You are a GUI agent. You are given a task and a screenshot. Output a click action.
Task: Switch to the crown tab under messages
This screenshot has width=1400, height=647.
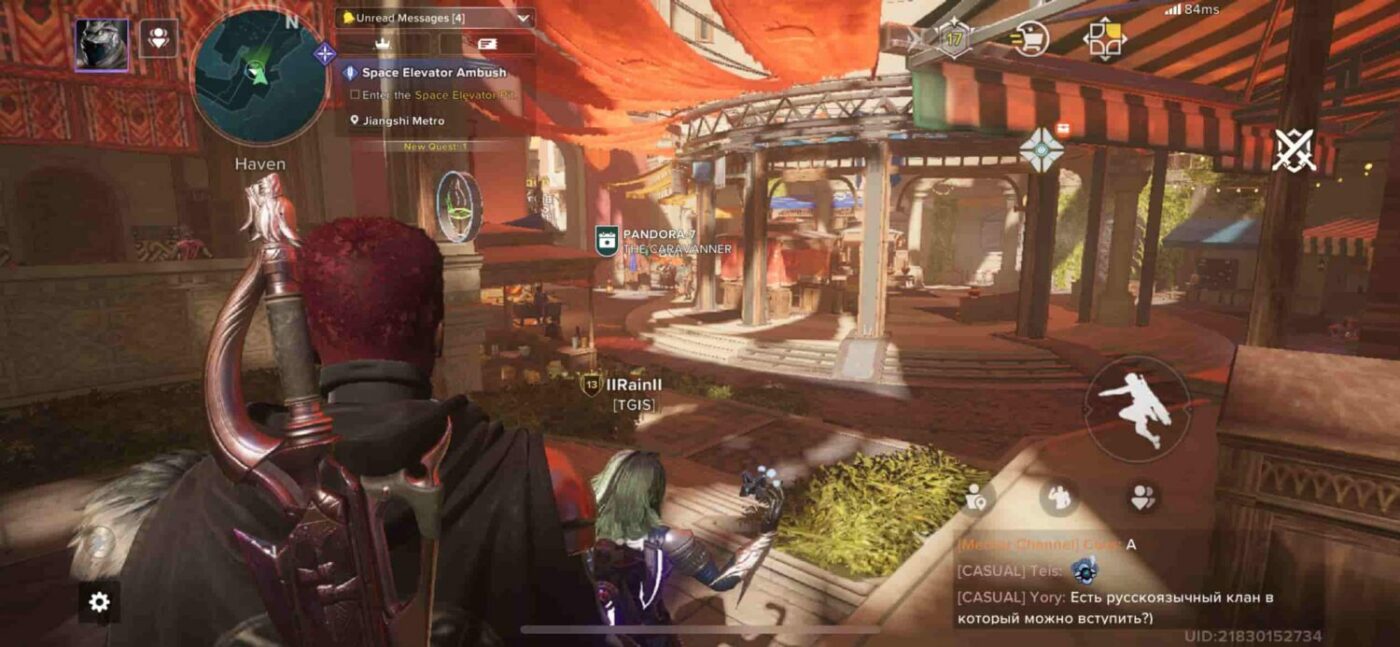pos(381,44)
